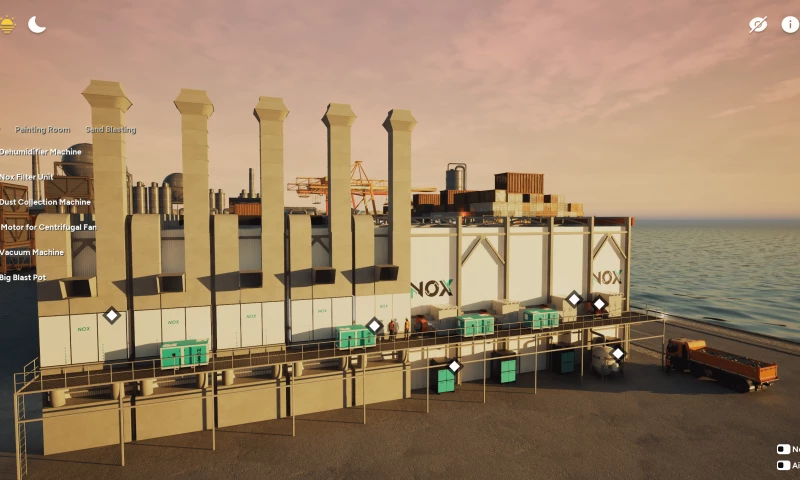Switch to sunset lighting with the sun icon
This screenshot has height=480, width=800.
click(8, 25)
